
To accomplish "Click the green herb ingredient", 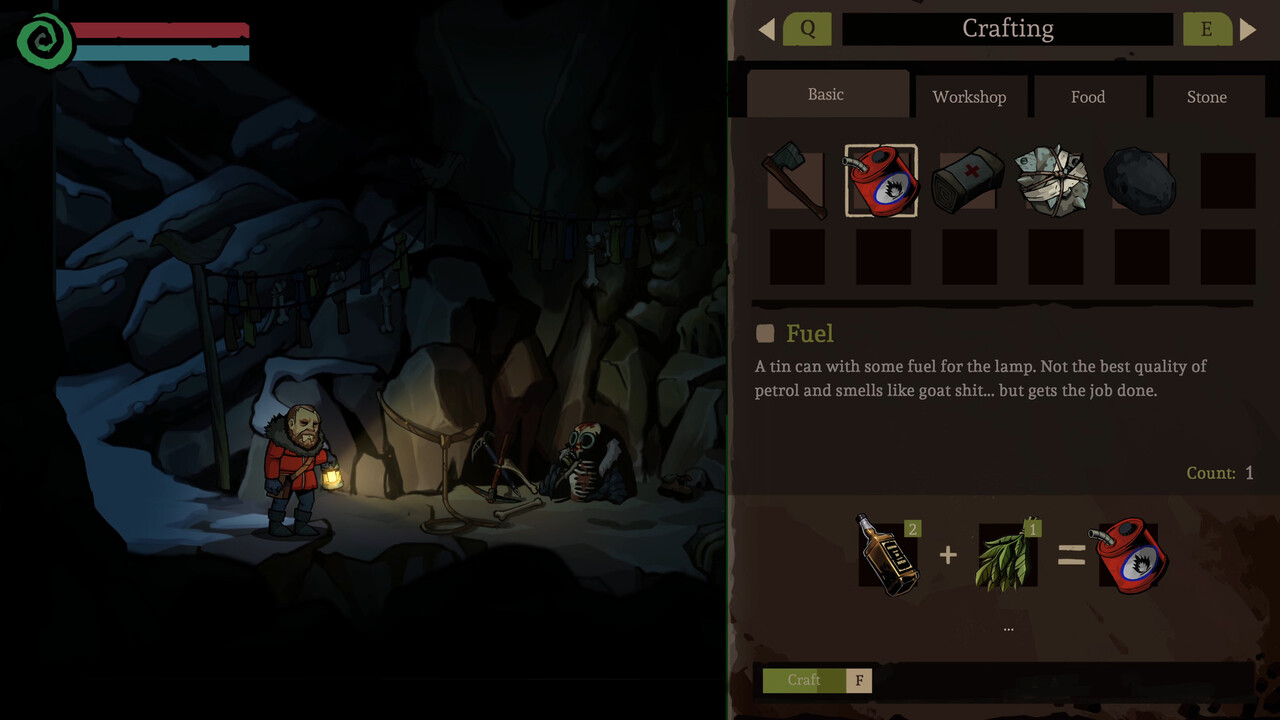I will 1007,555.
